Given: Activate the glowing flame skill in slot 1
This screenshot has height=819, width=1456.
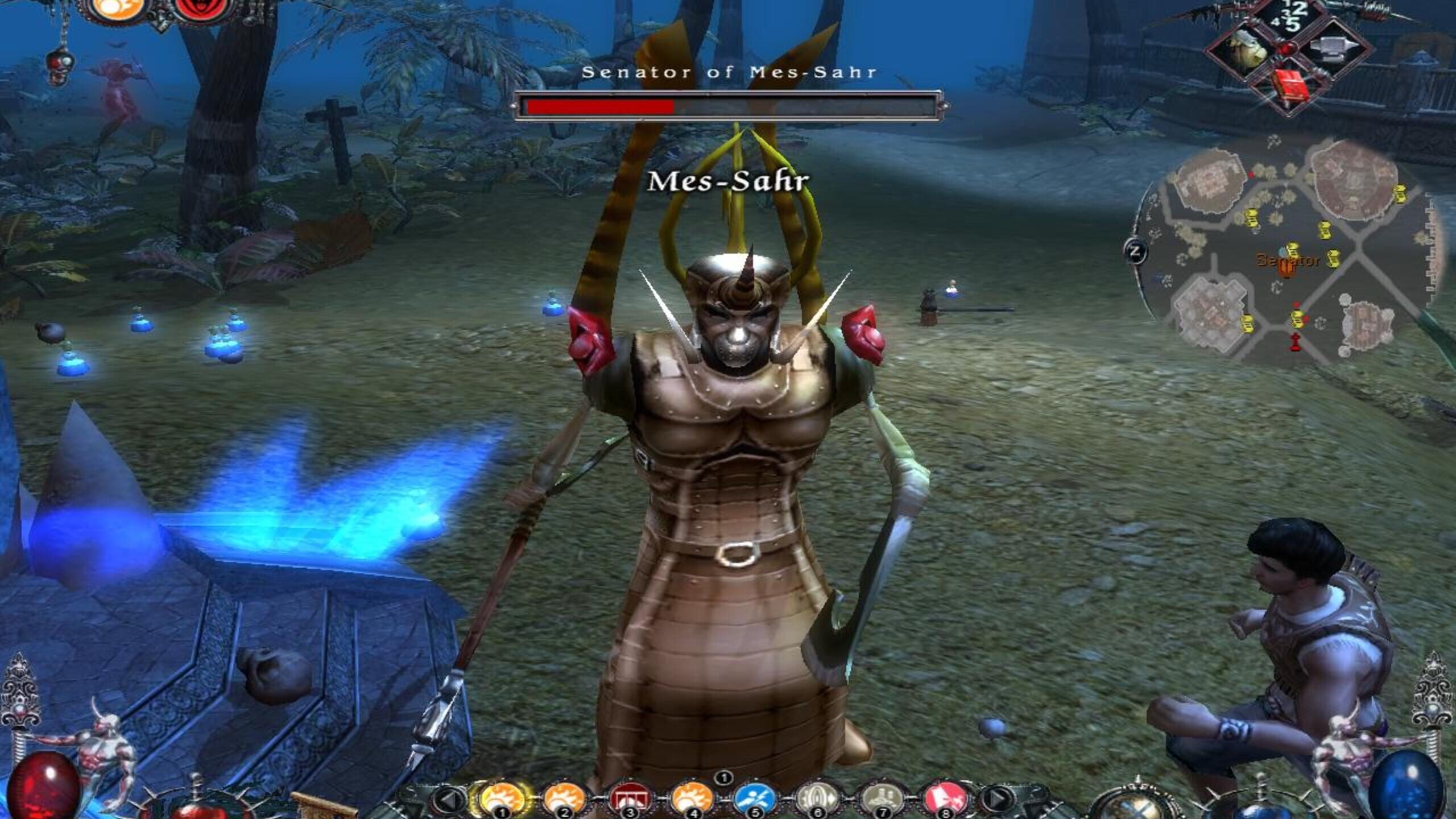Looking at the screenshot, I should tap(503, 799).
